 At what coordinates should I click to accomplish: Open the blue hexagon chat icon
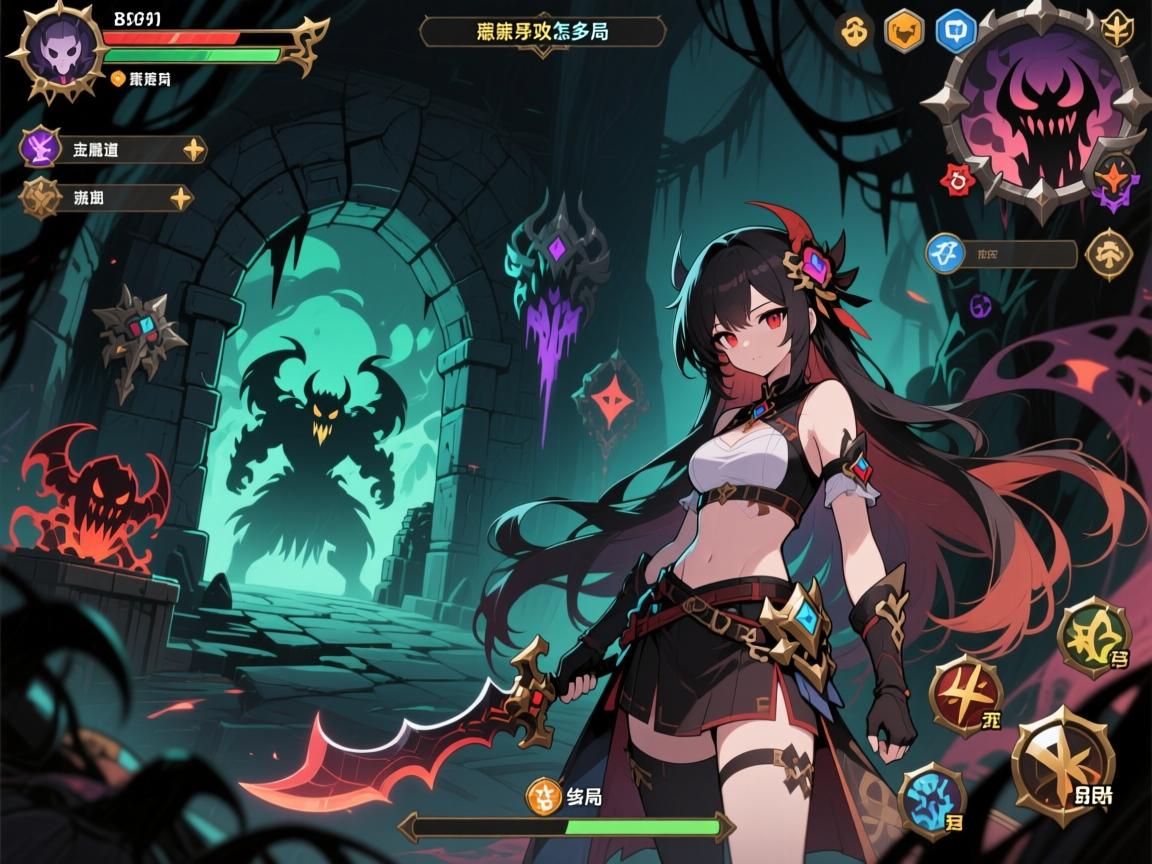[x=955, y=31]
